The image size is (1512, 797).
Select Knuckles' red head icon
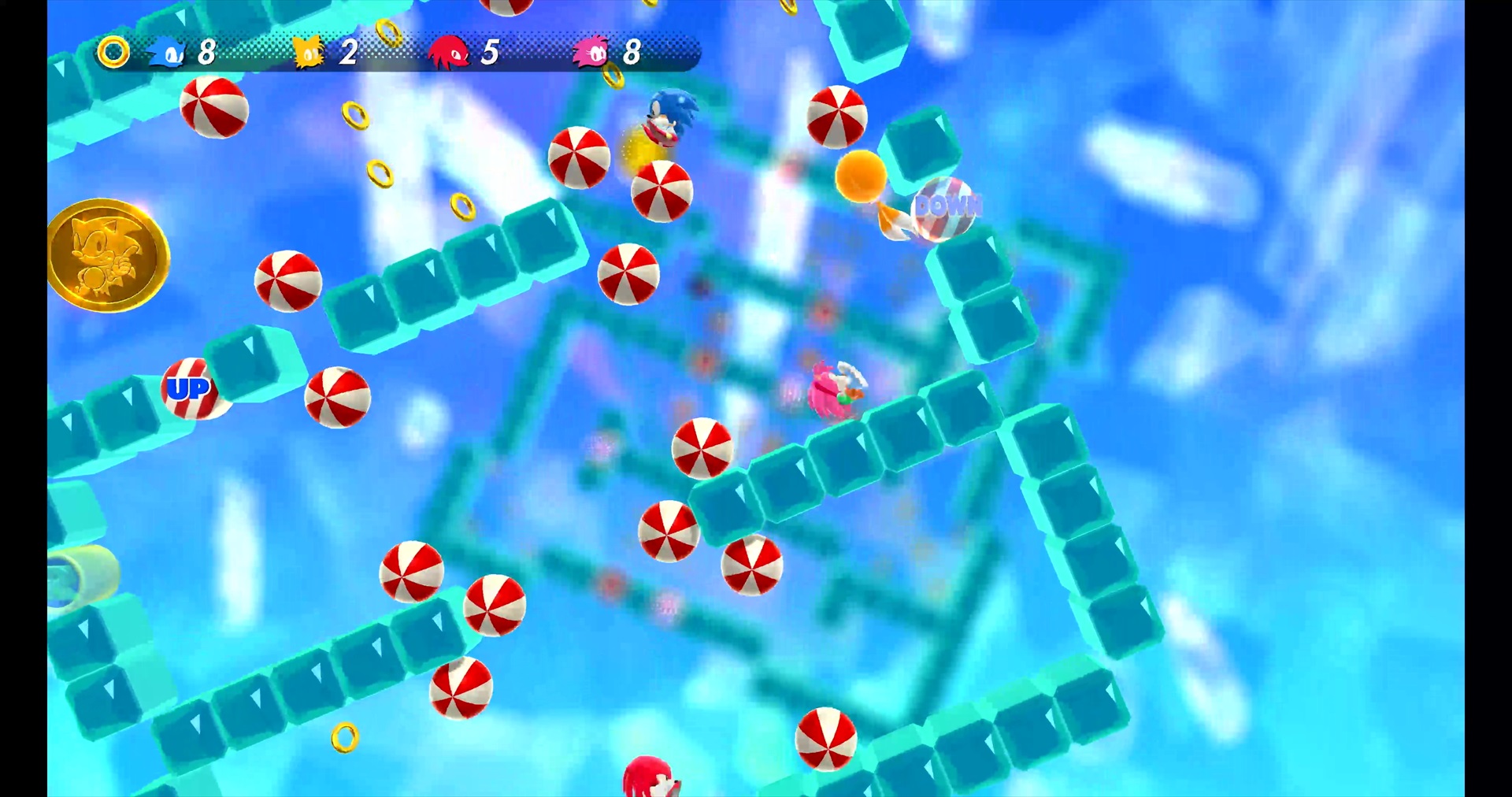pyautogui.click(x=448, y=53)
